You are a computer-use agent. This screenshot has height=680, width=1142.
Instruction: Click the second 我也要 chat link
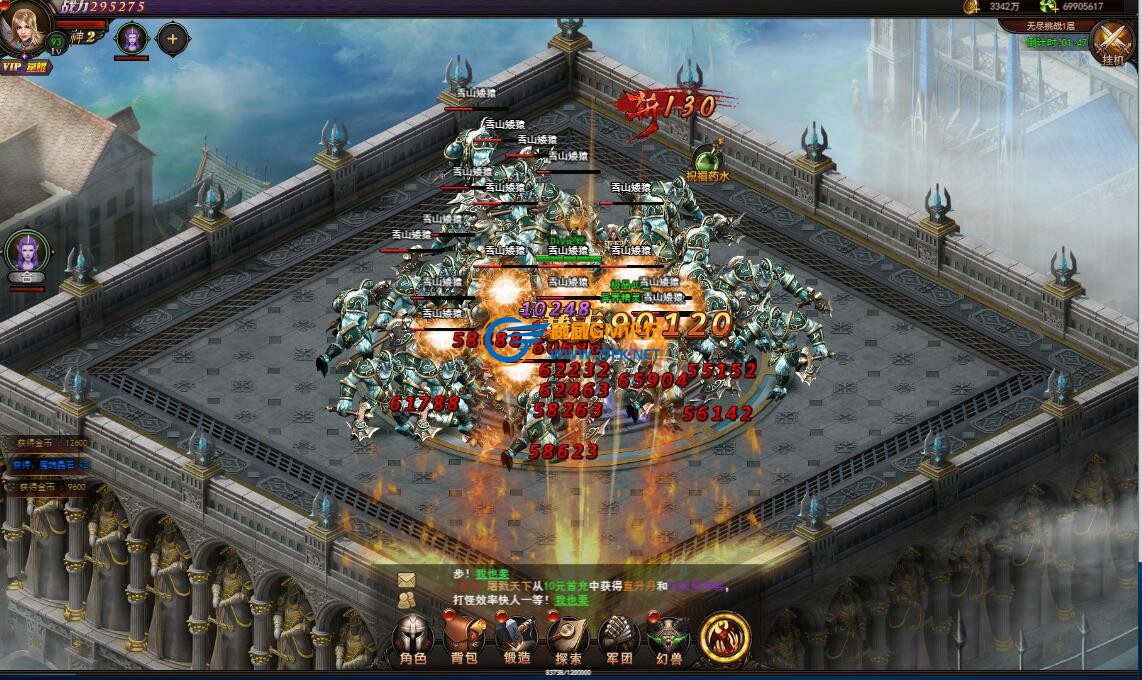coord(572,600)
